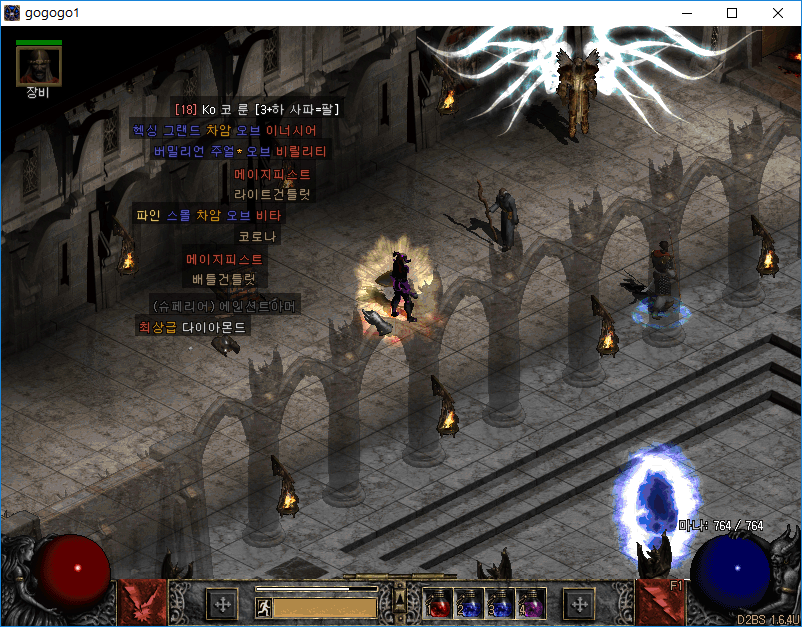Pick up the 최상급 다이아몬드 gem label

(191, 326)
